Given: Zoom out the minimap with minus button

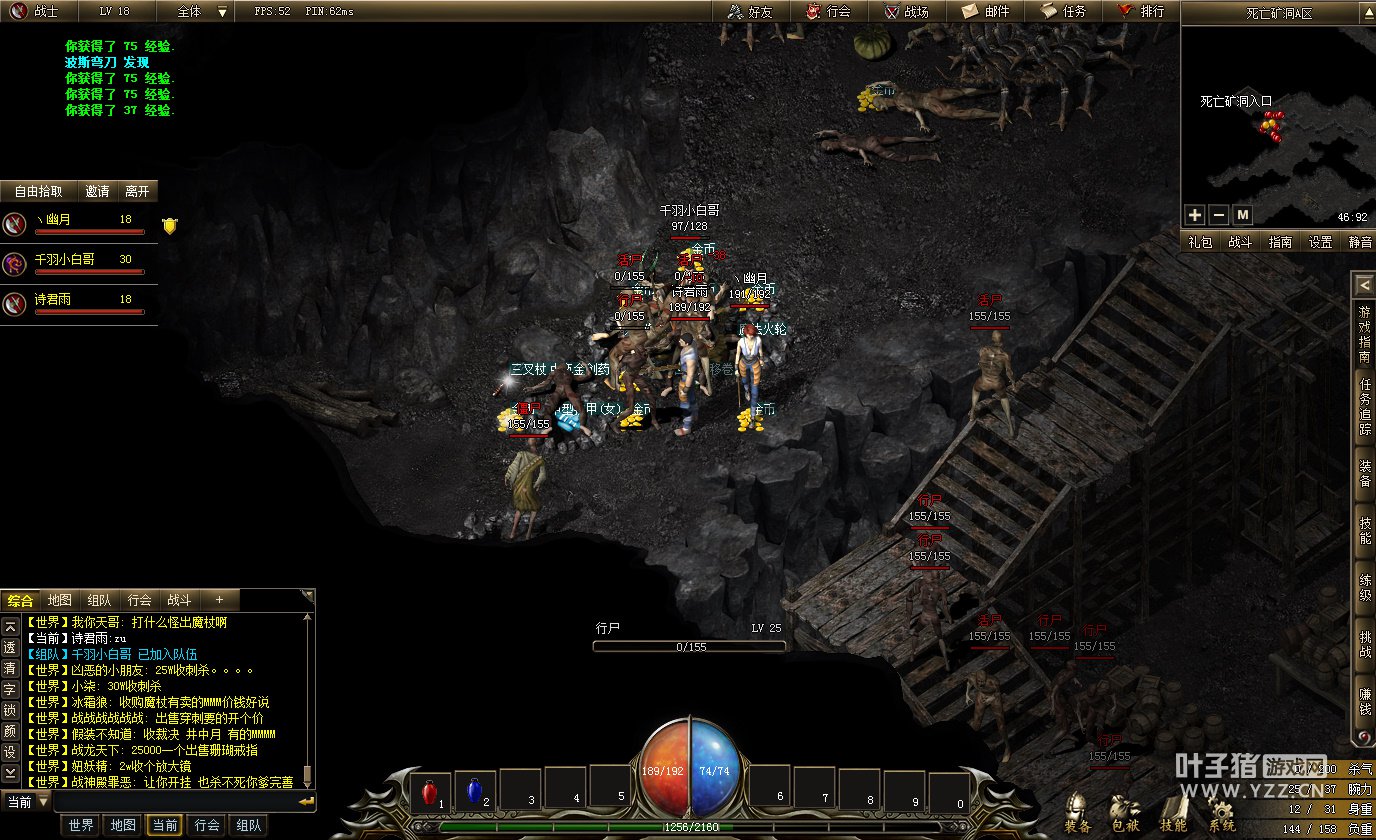Looking at the screenshot, I should pos(1218,215).
